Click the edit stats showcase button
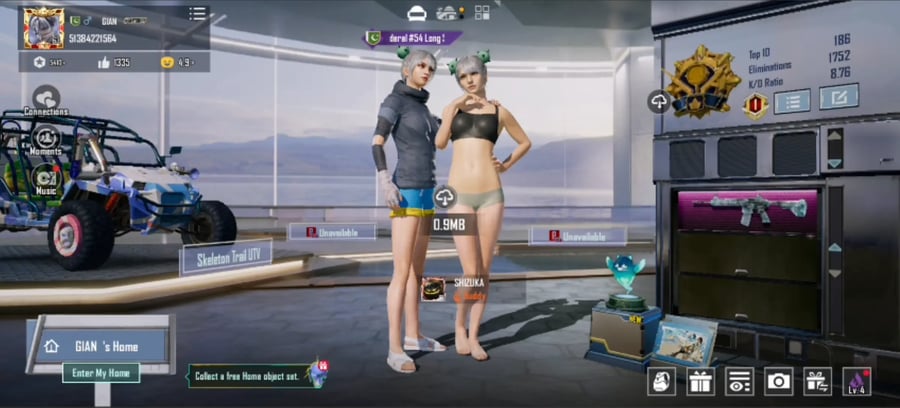 [x=838, y=97]
